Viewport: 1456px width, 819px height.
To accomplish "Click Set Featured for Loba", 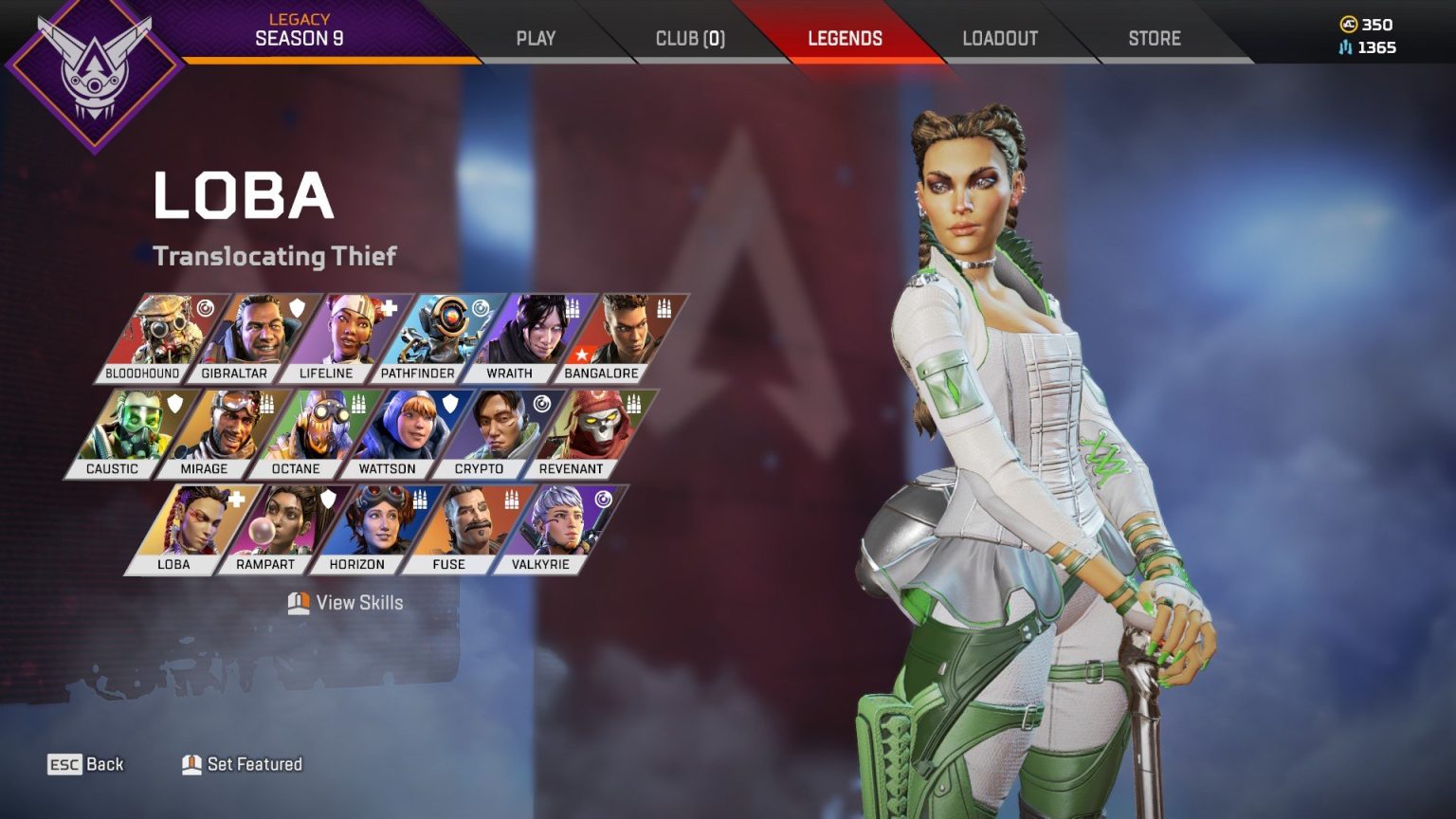I will [243, 764].
